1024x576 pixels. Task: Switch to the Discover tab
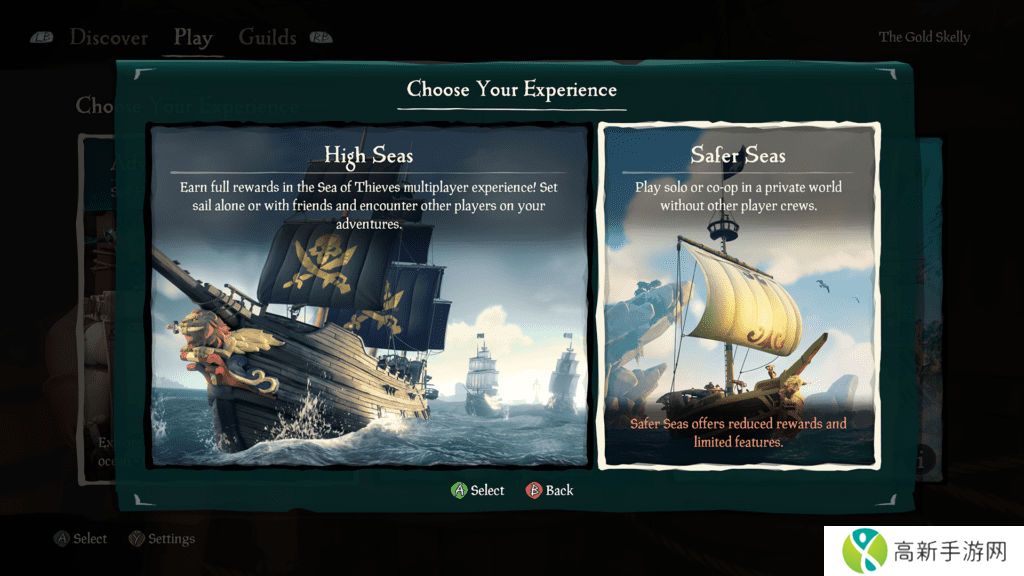[x=108, y=38]
